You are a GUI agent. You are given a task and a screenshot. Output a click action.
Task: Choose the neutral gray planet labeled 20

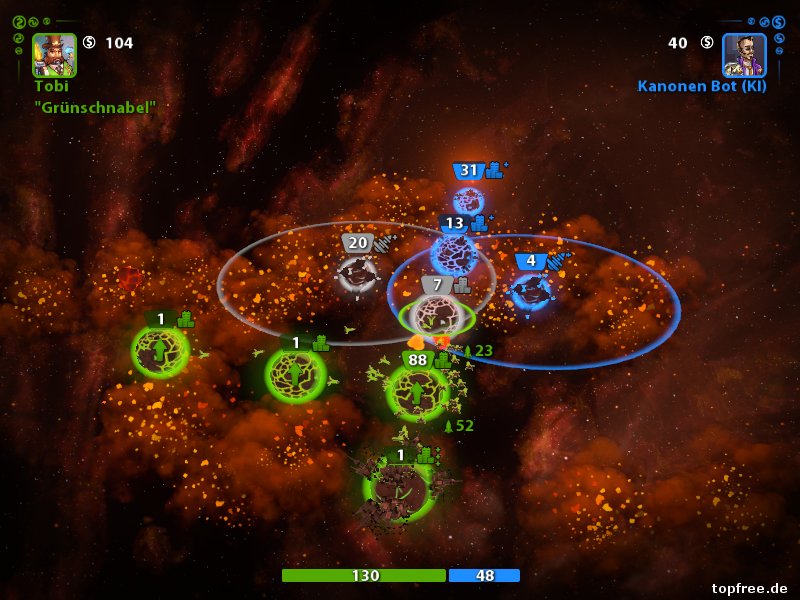point(357,274)
